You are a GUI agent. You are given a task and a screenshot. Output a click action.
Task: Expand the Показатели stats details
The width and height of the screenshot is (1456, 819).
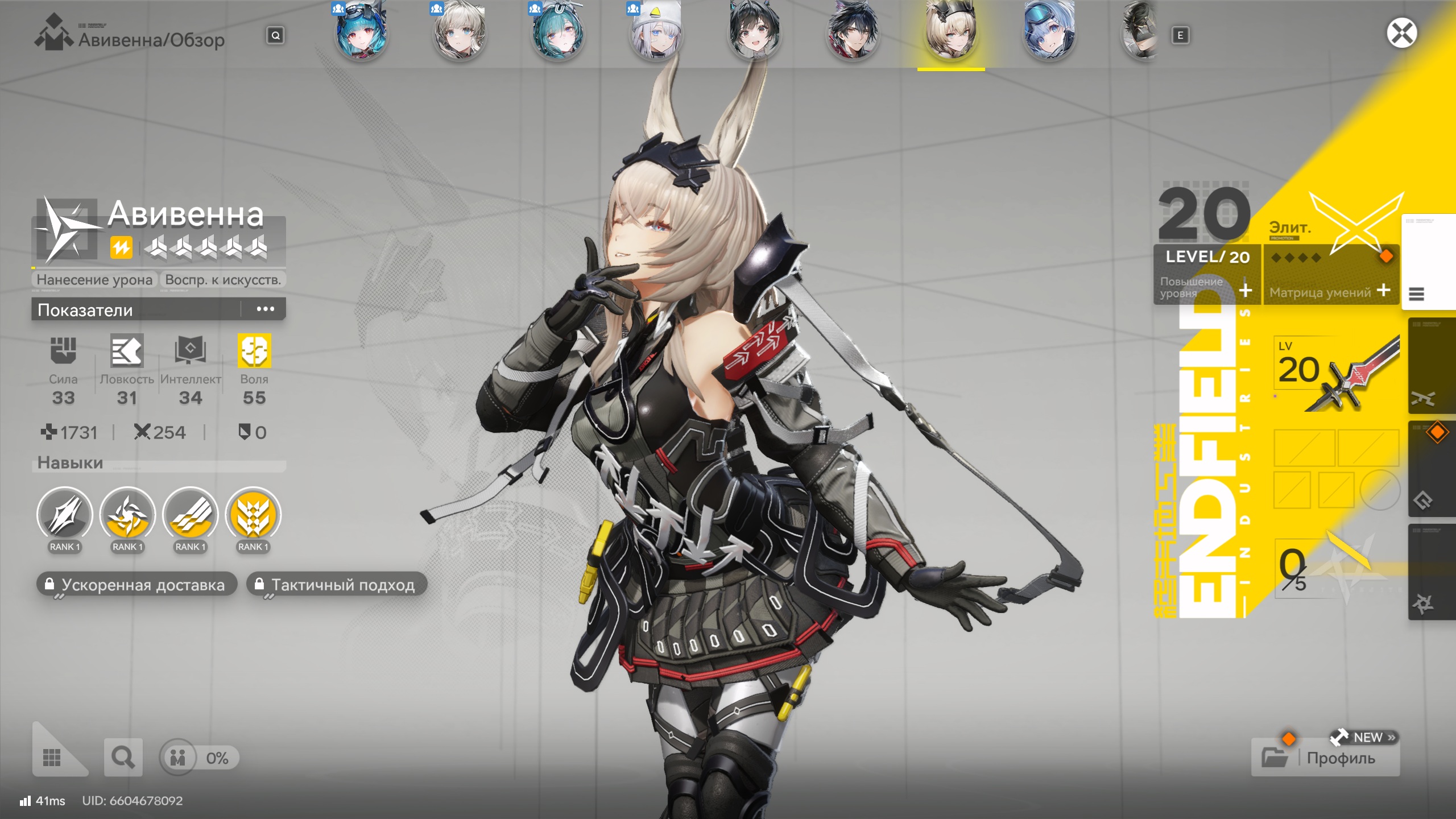[x=265, y=309]
